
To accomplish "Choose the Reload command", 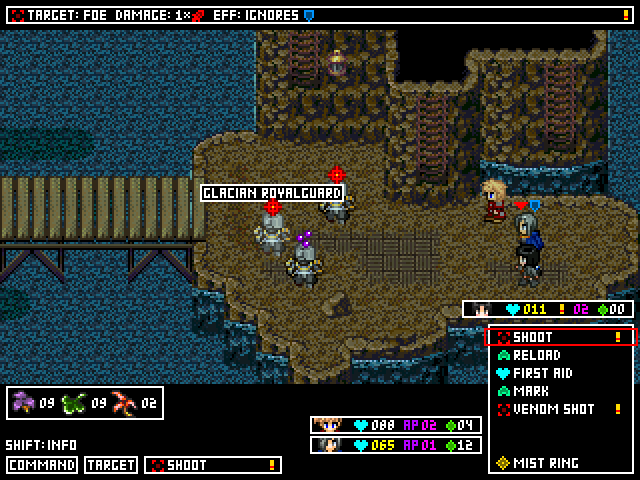I will point(559,356).
